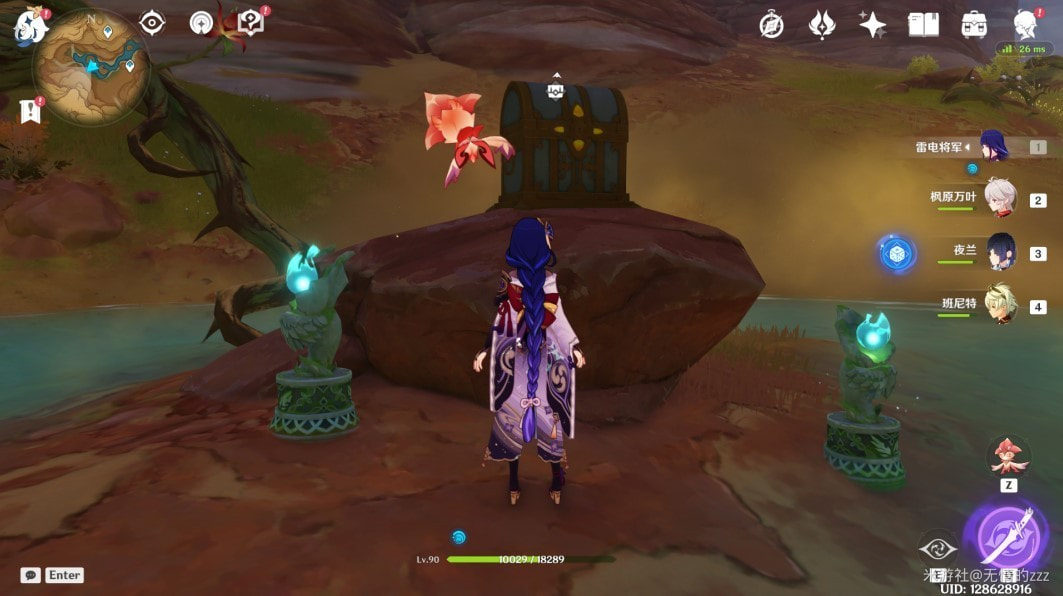This screenshot has height=596, width=1063.
Task: Open the Adventurer Handbook book icon
Action: tap(923, 25)
